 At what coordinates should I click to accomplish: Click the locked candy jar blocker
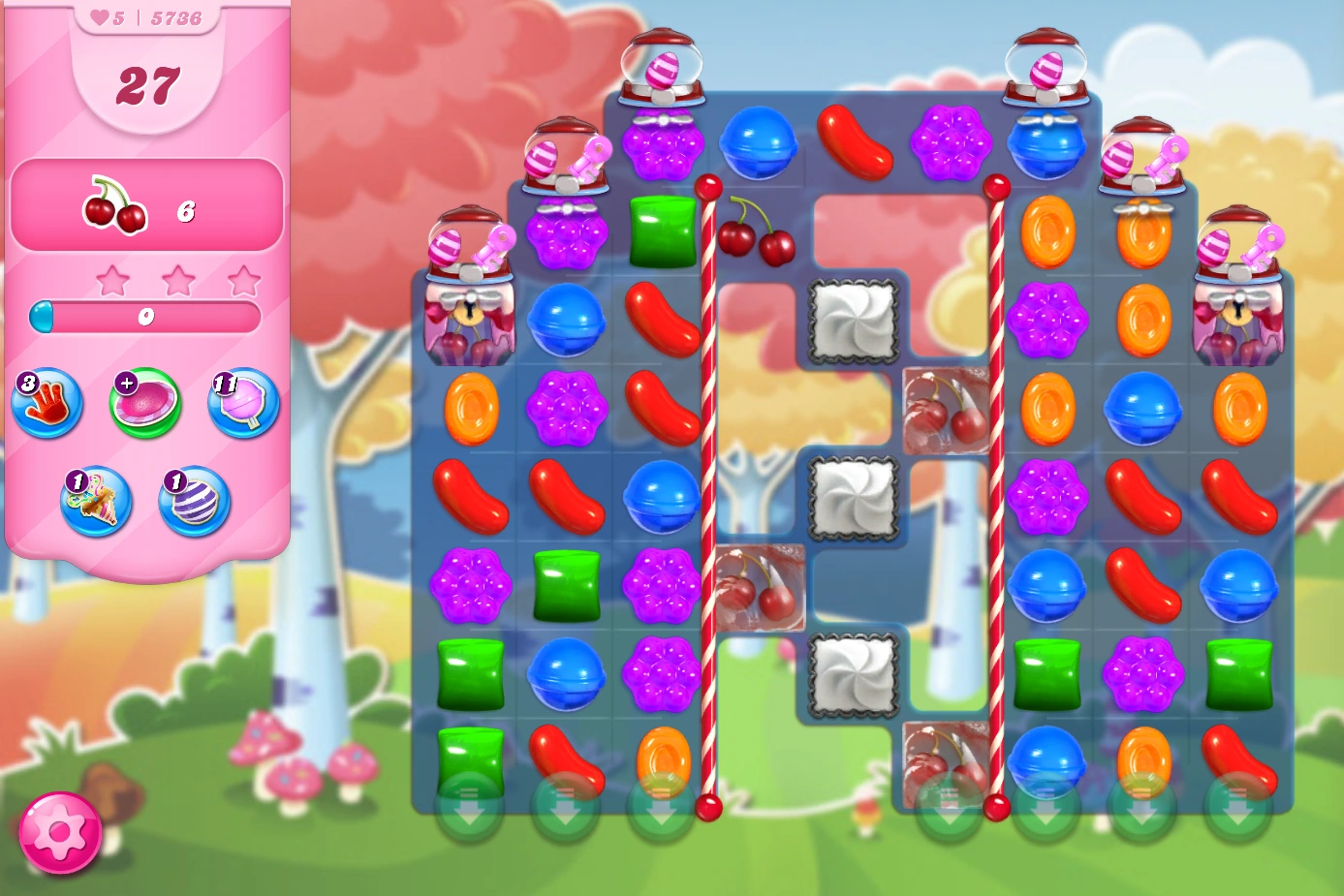[469, 320]
